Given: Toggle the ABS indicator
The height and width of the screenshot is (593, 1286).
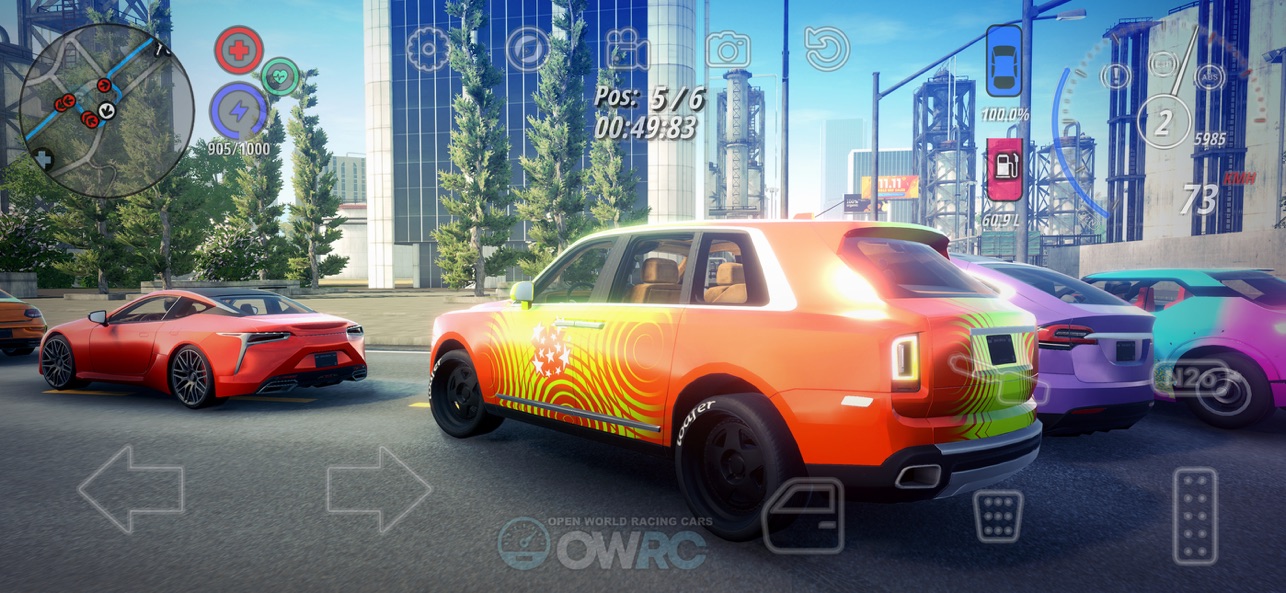Looking at the screenshot, I should tap(1209, 76).
